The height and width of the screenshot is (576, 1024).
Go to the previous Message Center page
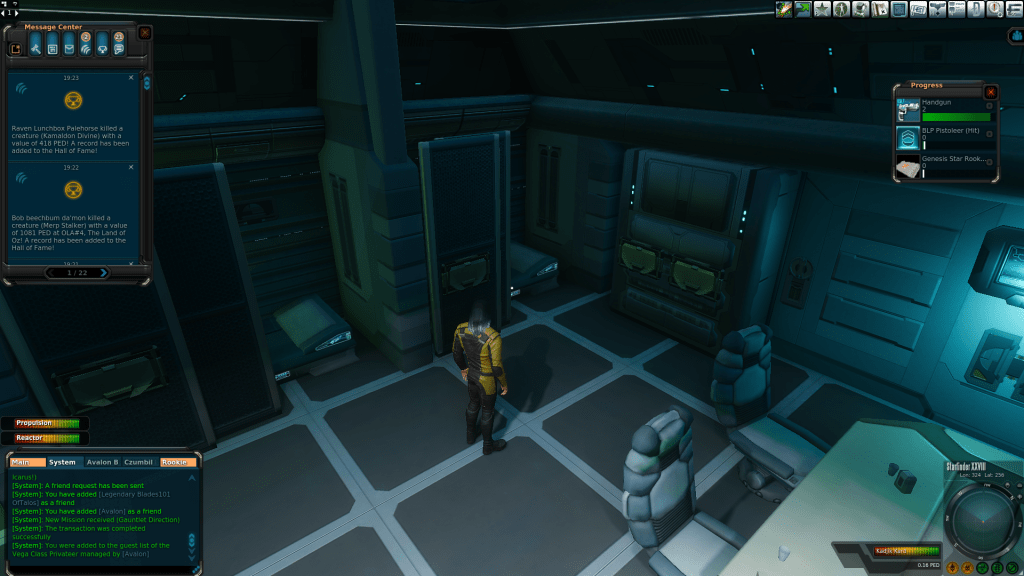(51, 272)
